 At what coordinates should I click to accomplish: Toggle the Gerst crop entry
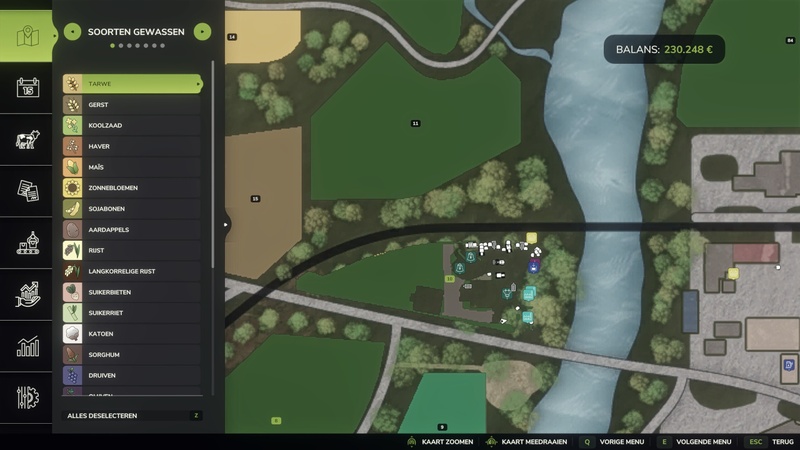pyautogui.click(x=132, y=105)
